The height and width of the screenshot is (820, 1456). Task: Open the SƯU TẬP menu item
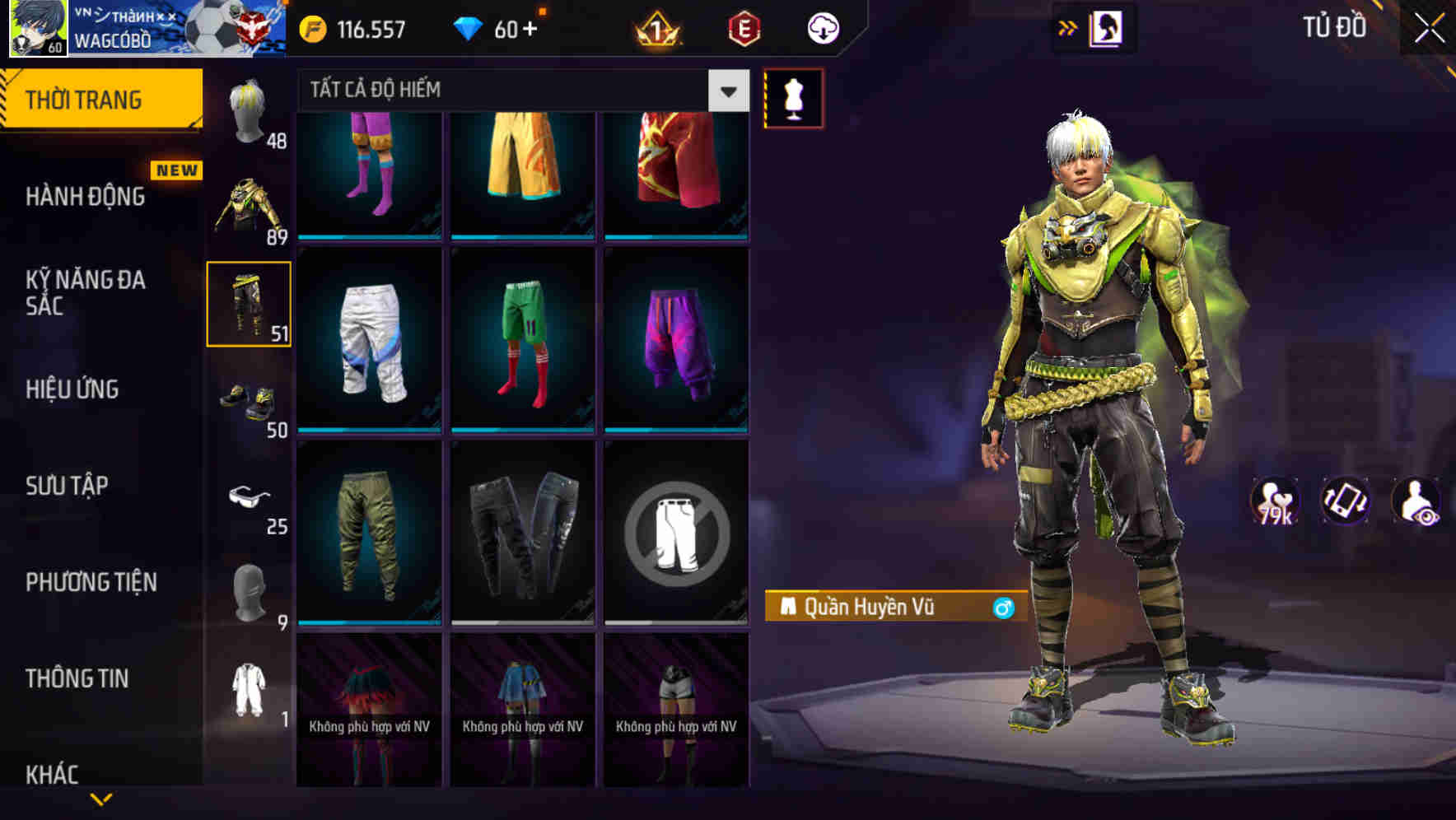pos(66,486)
